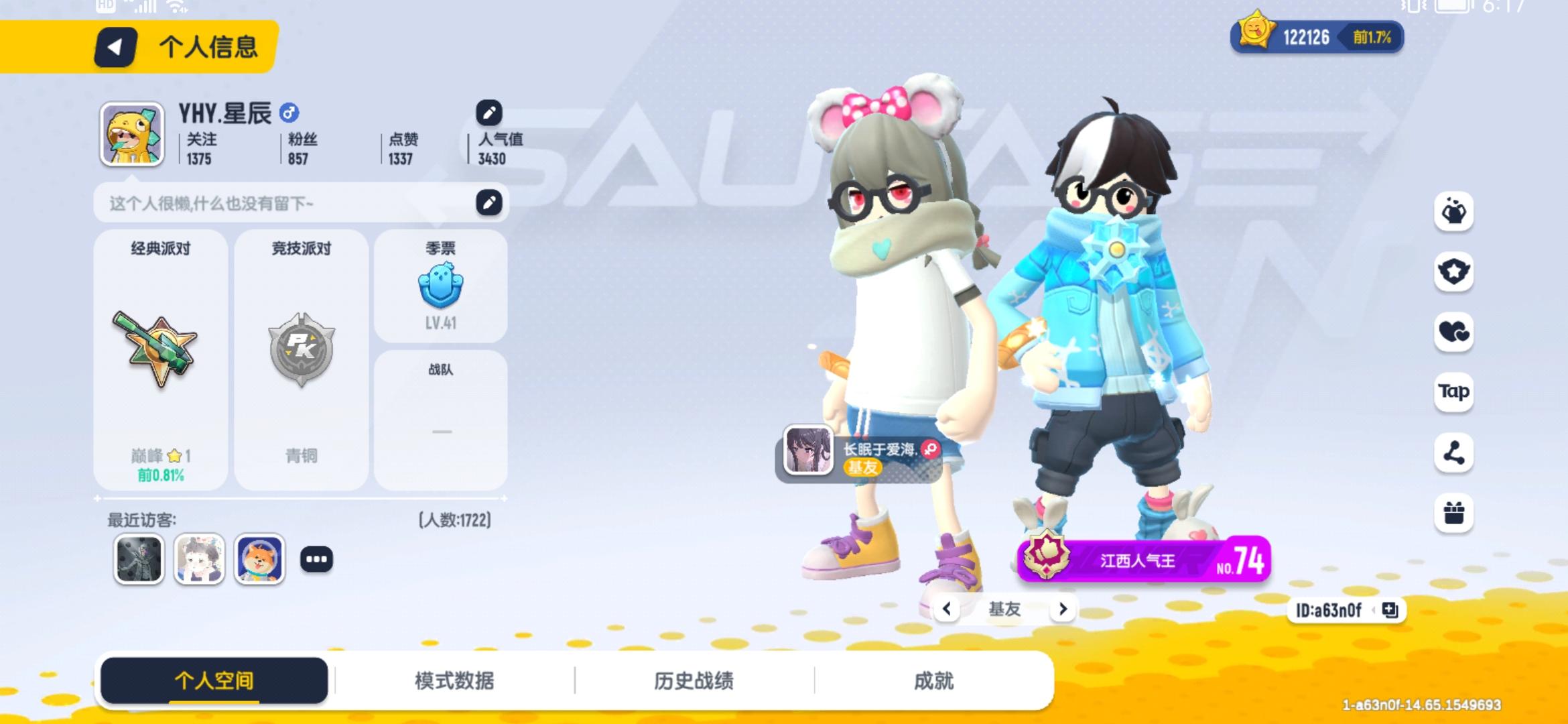Tap the double hearts CP icon
Viewport: 1568px width, 724px height.
1454,333
